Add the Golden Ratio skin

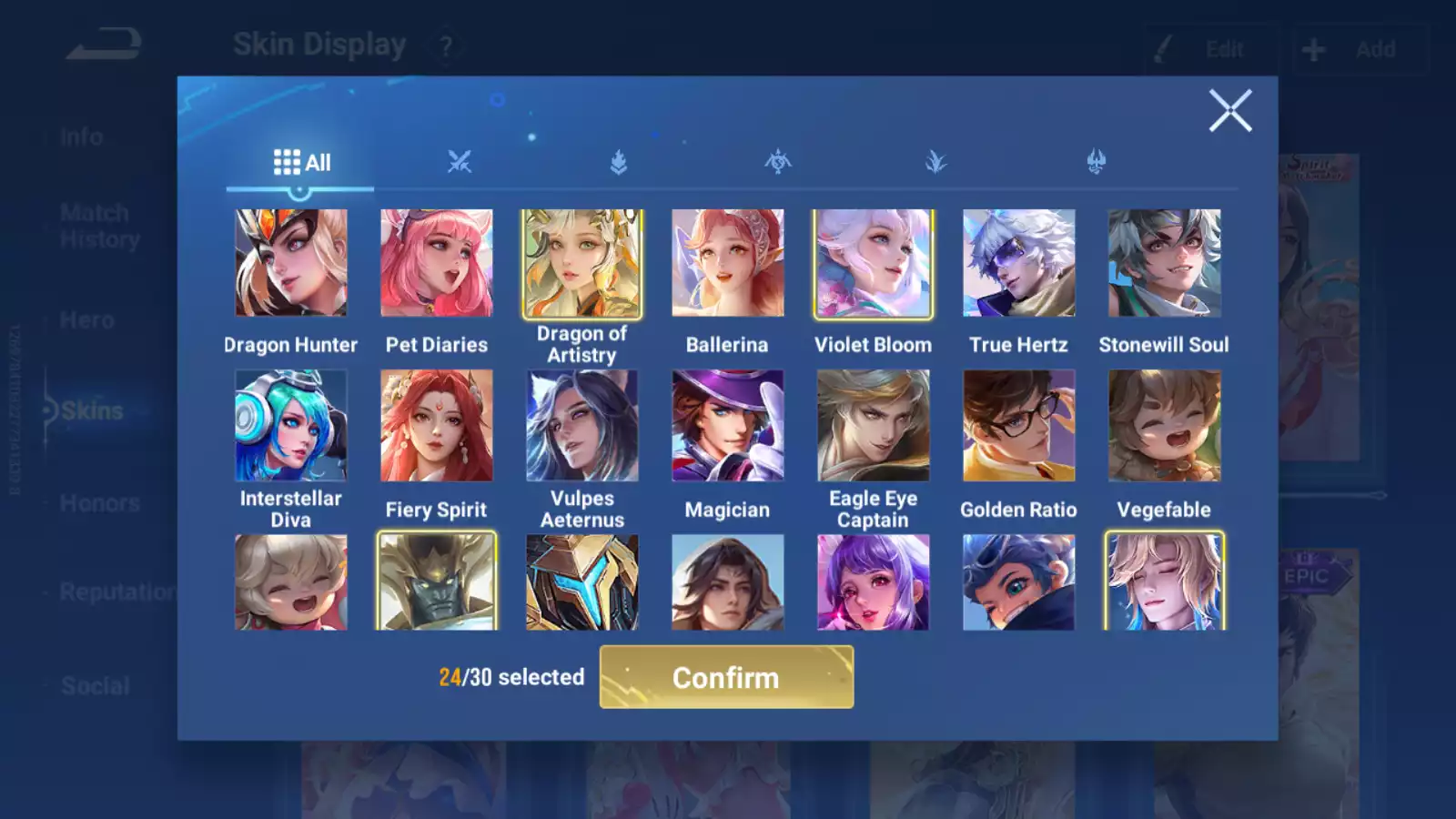[x=1019, y=425]
